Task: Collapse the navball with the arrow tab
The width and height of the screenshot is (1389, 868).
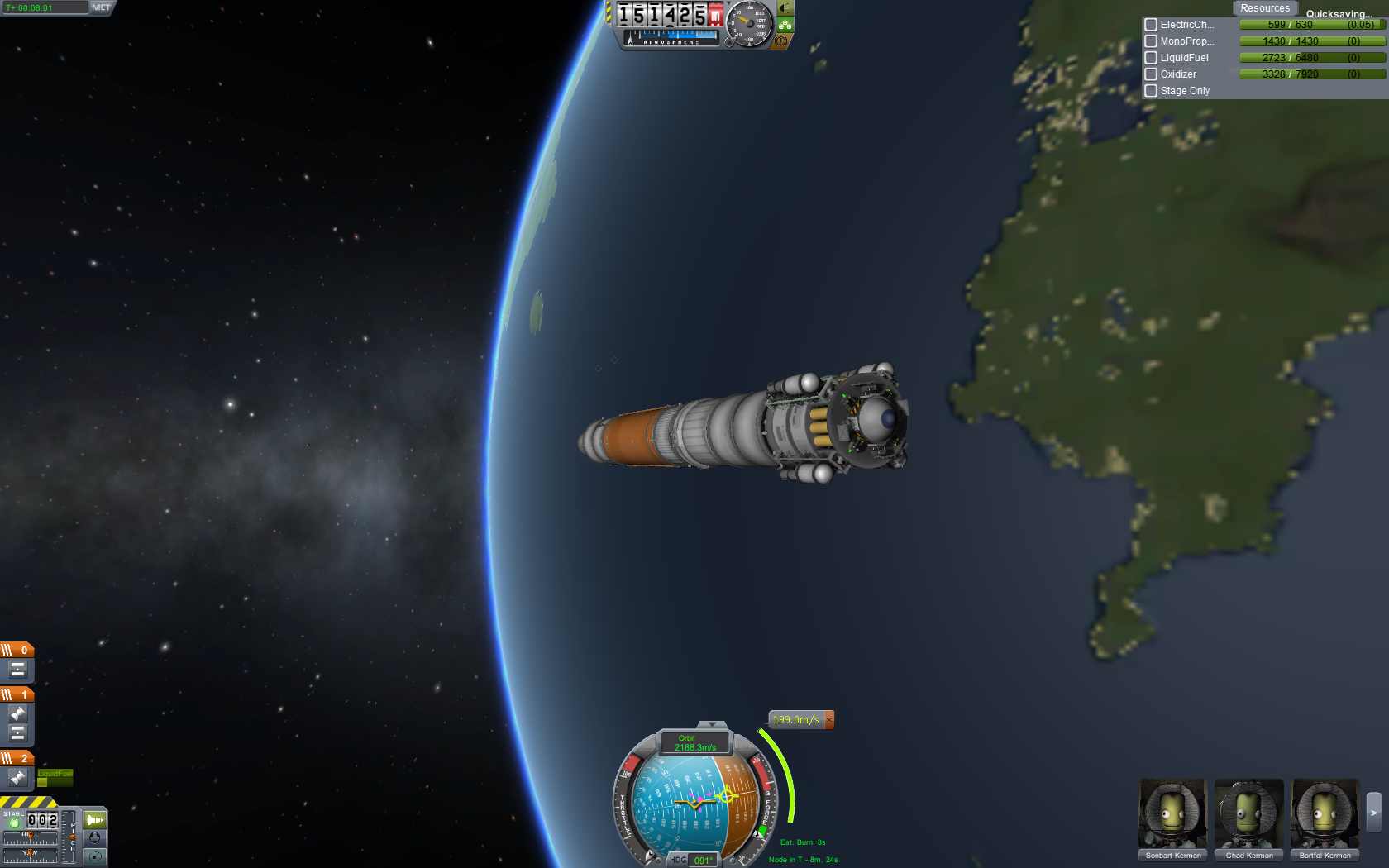Action: (712, 725)
